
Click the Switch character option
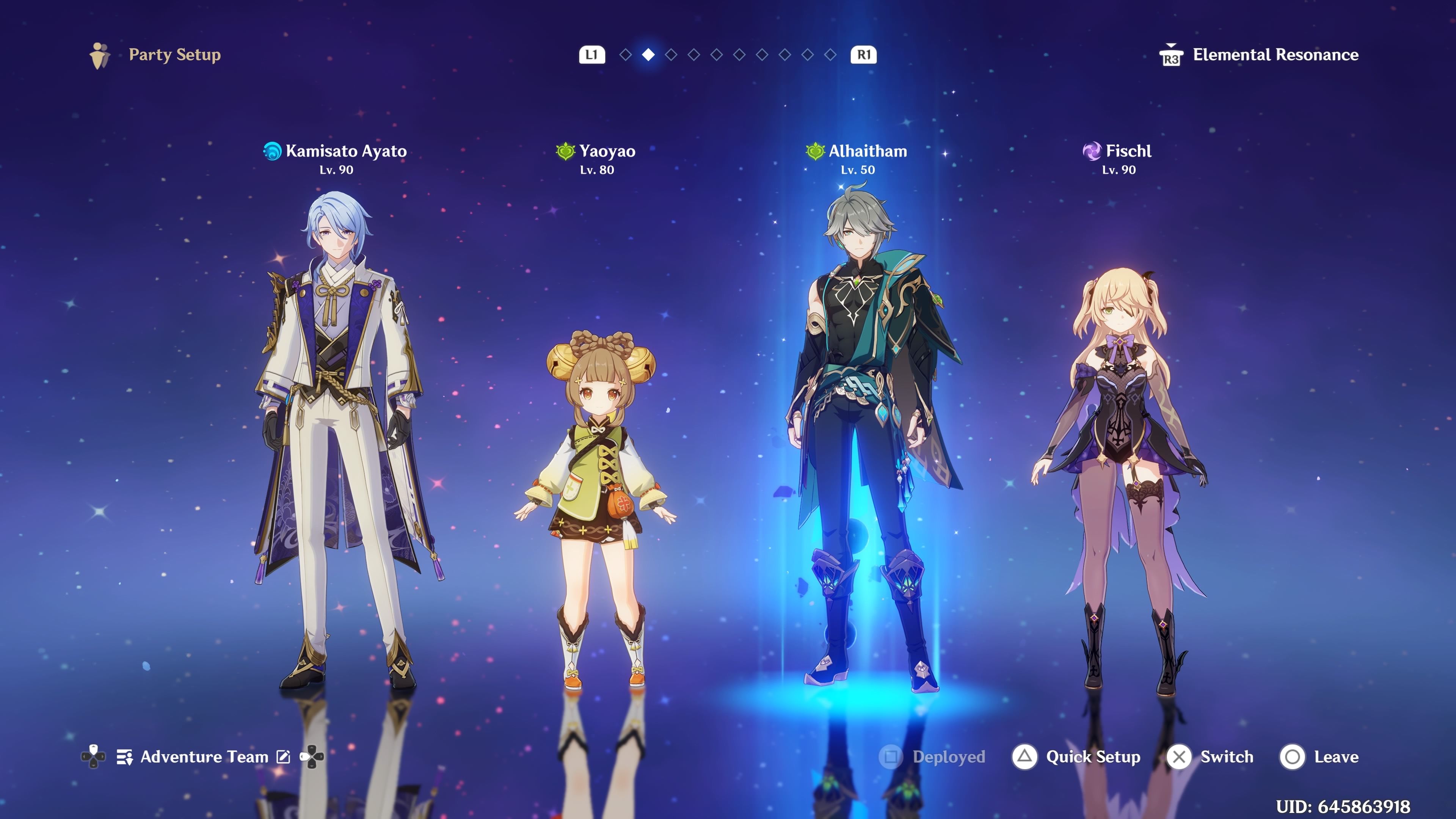pyautogui.click(x=1211, y=757)
